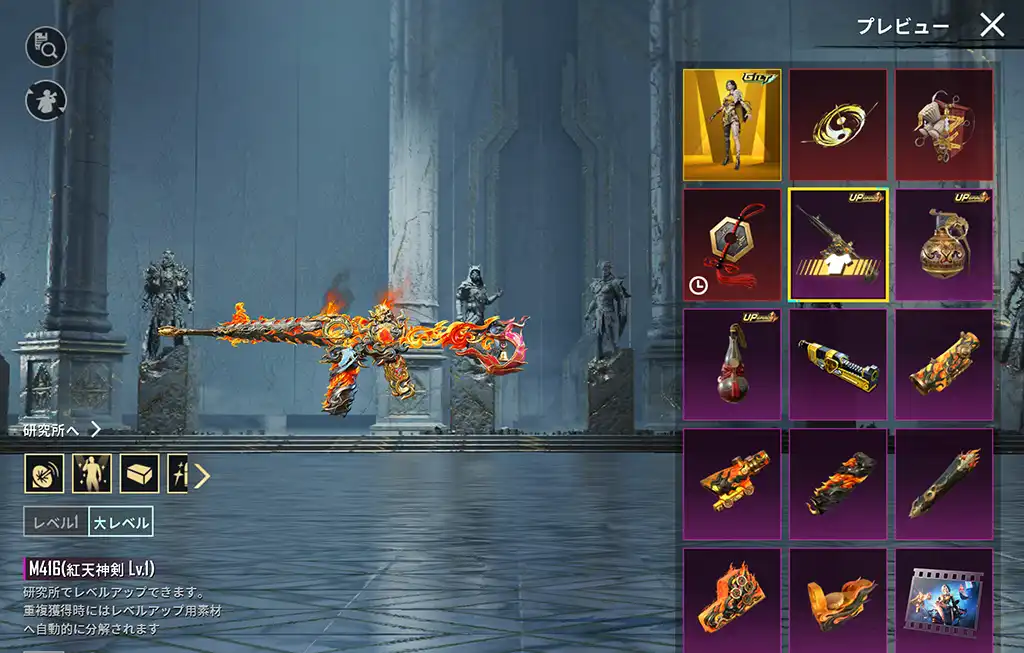Select the loot crate effect icon
Viewport: 1024px width, 653px height.
140,474
